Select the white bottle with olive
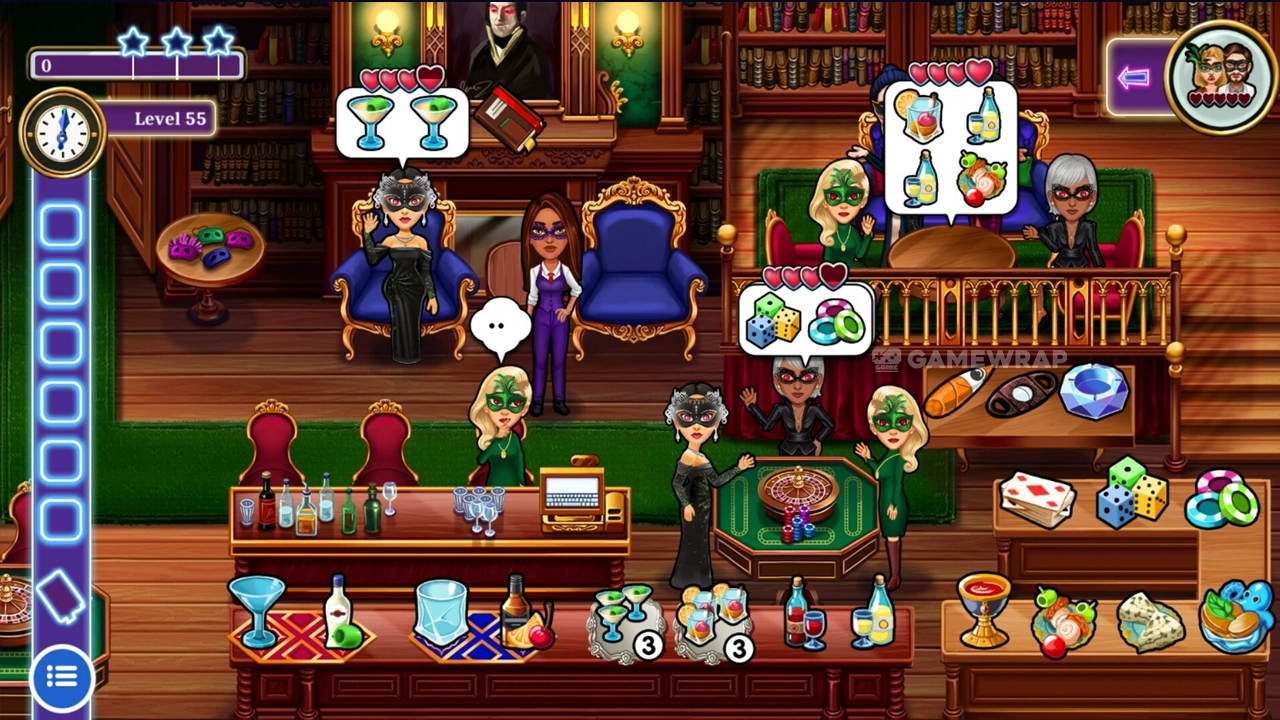This screenshot has width=1280, height=720. [x=340, y=614]
